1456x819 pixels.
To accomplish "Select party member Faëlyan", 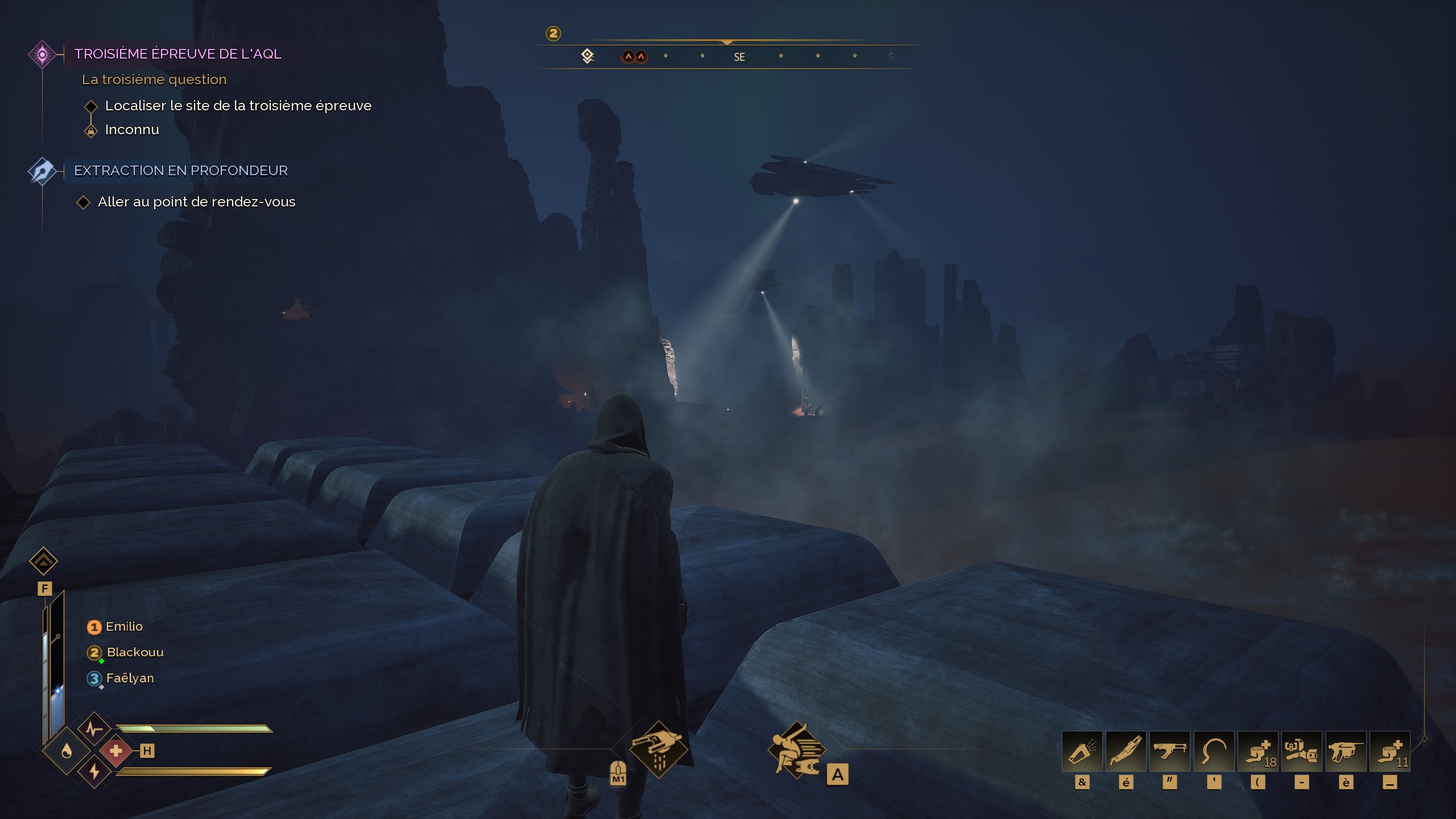I will [129, 679].
